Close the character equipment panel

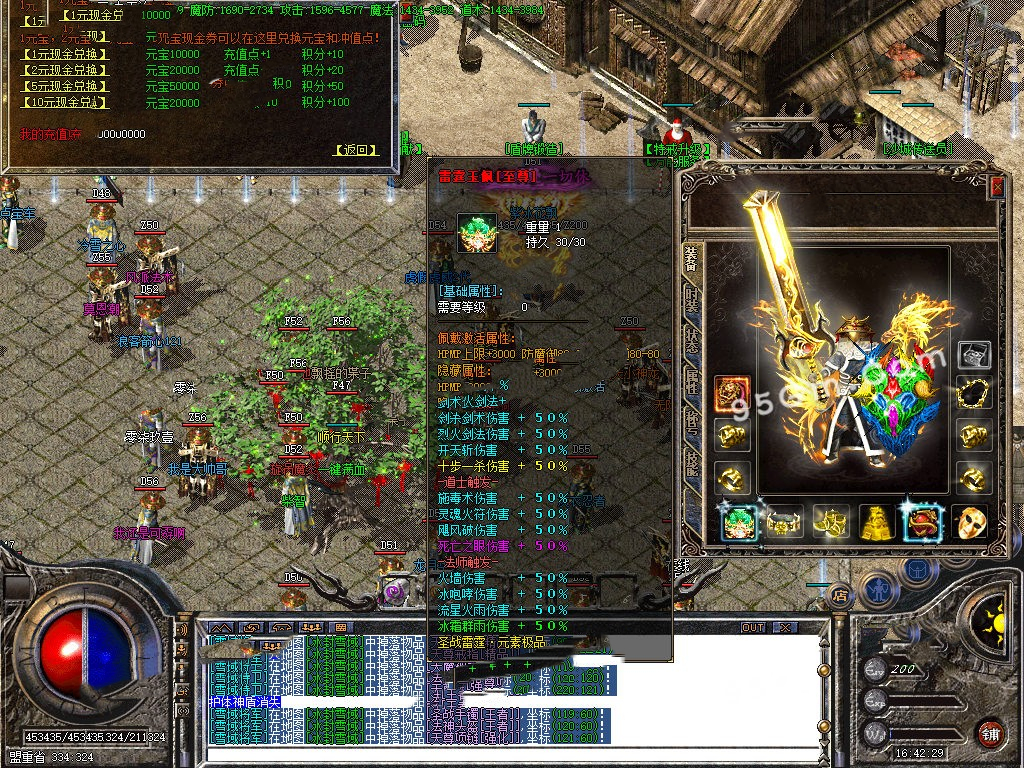click(x=996, y=186)
